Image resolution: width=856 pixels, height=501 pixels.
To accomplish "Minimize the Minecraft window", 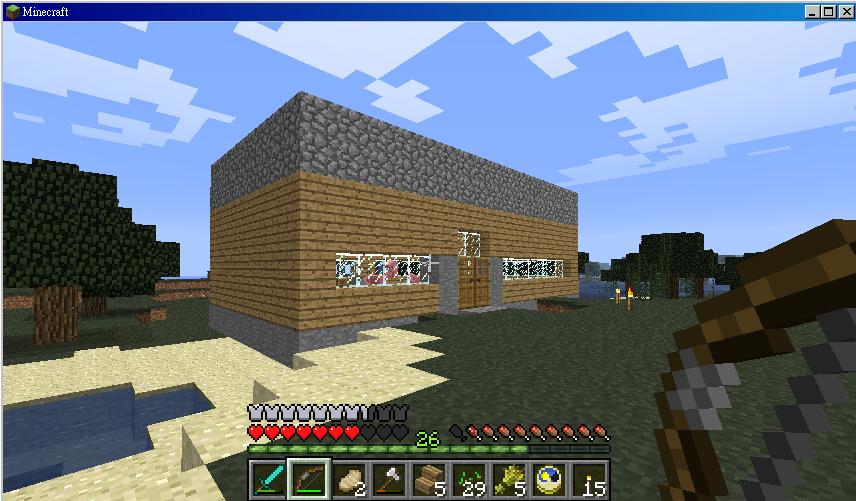I will pyautogui.click(x=812, y=11).
